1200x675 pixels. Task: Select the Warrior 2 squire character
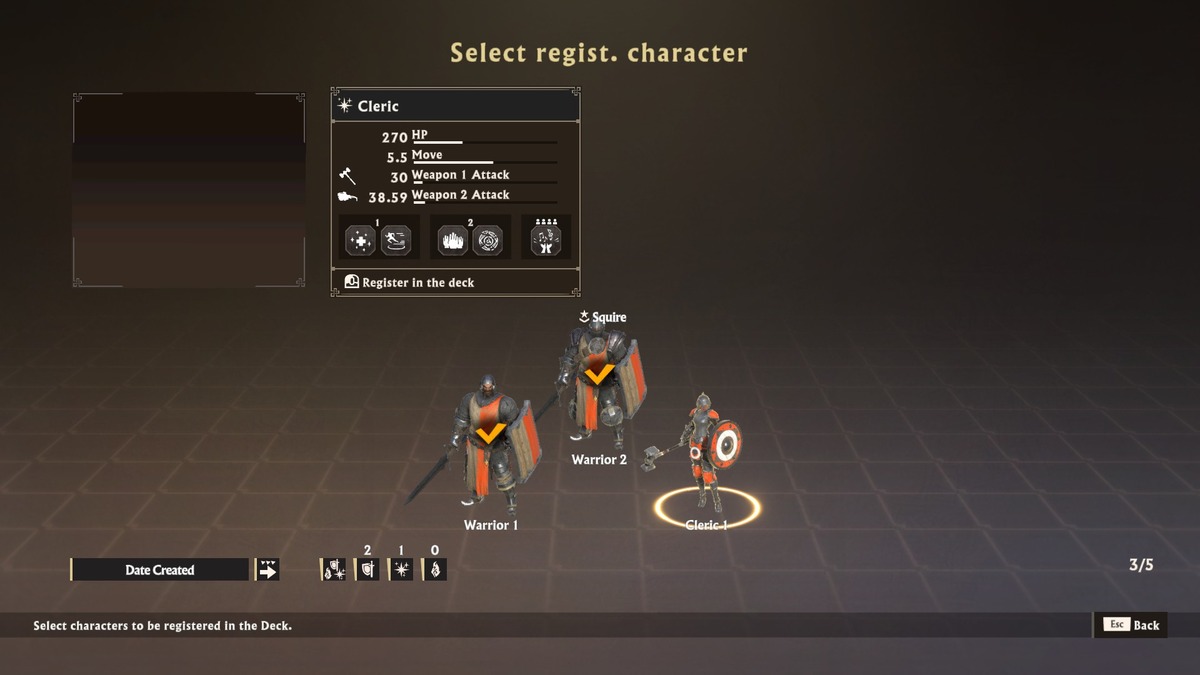point(598,385)
